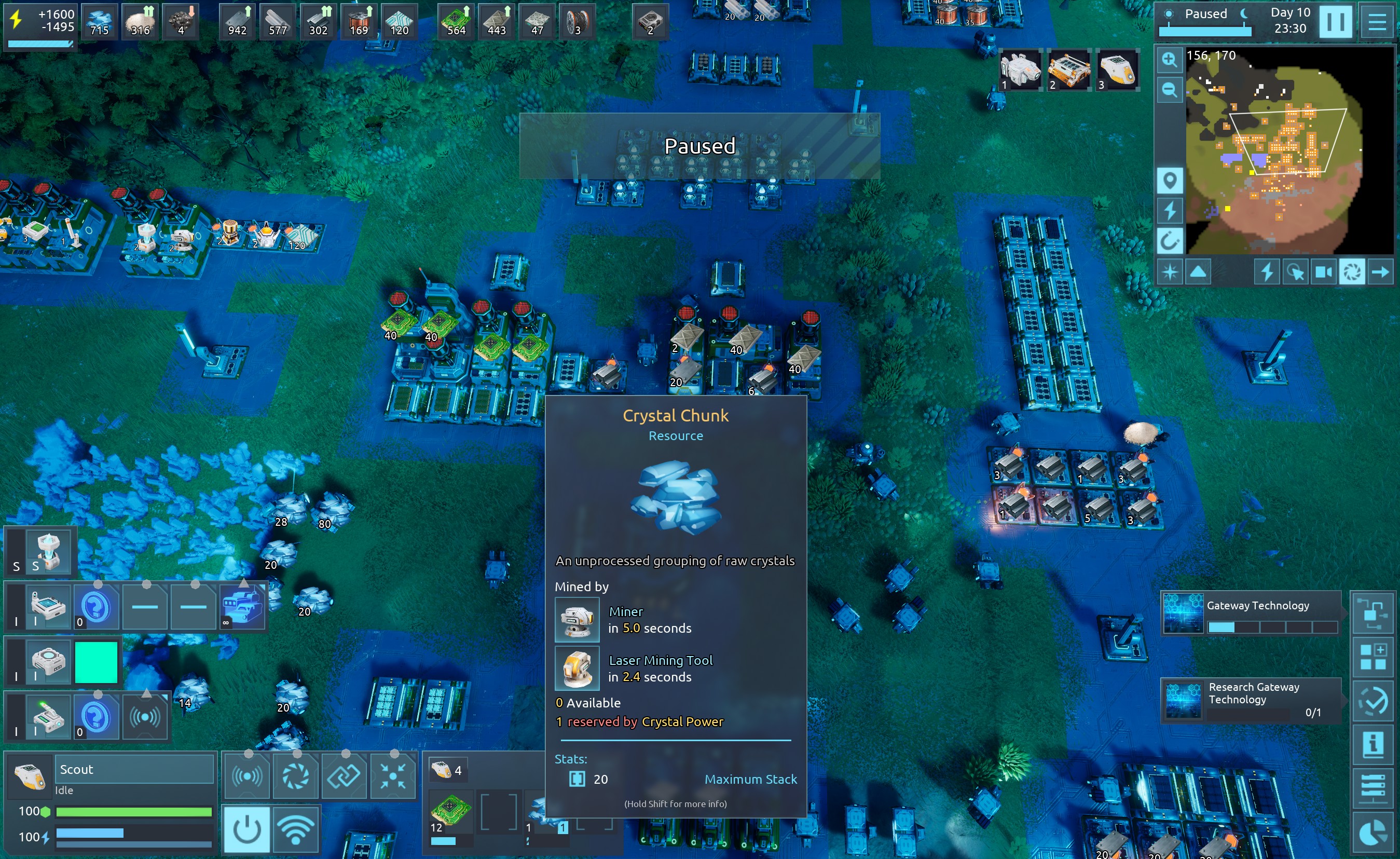This screenshot has height=859, width=1400.
Task: Click the pause button in top bar
Action: pyautogui.click(x=1335, y=22)
